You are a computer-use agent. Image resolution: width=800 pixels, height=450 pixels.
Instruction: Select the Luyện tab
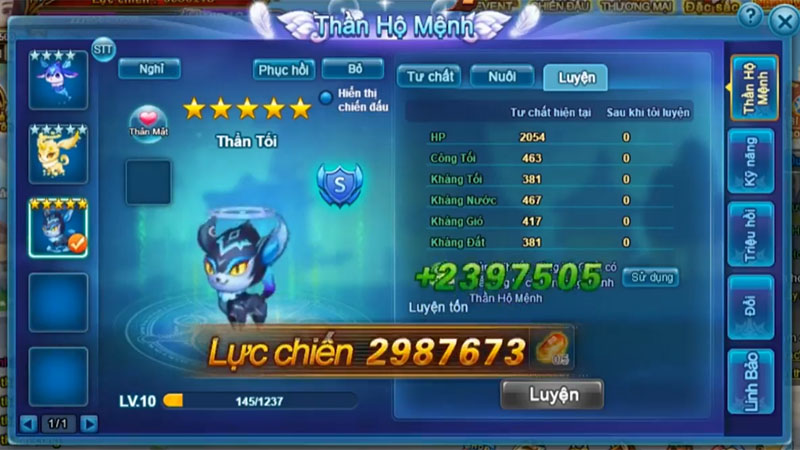(x=575, y=77)
